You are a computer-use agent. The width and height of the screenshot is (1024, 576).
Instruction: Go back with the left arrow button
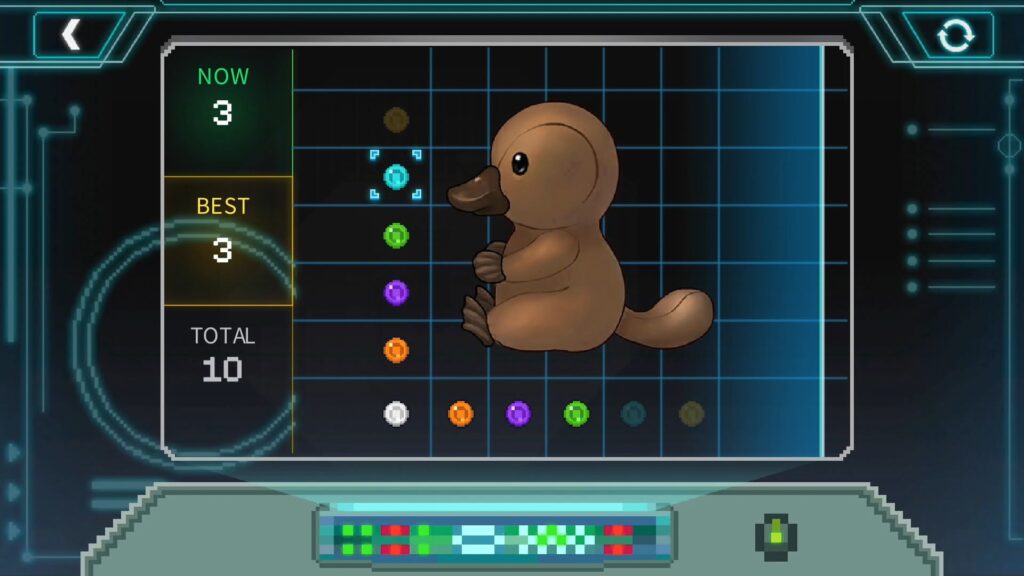click(71, 35)
